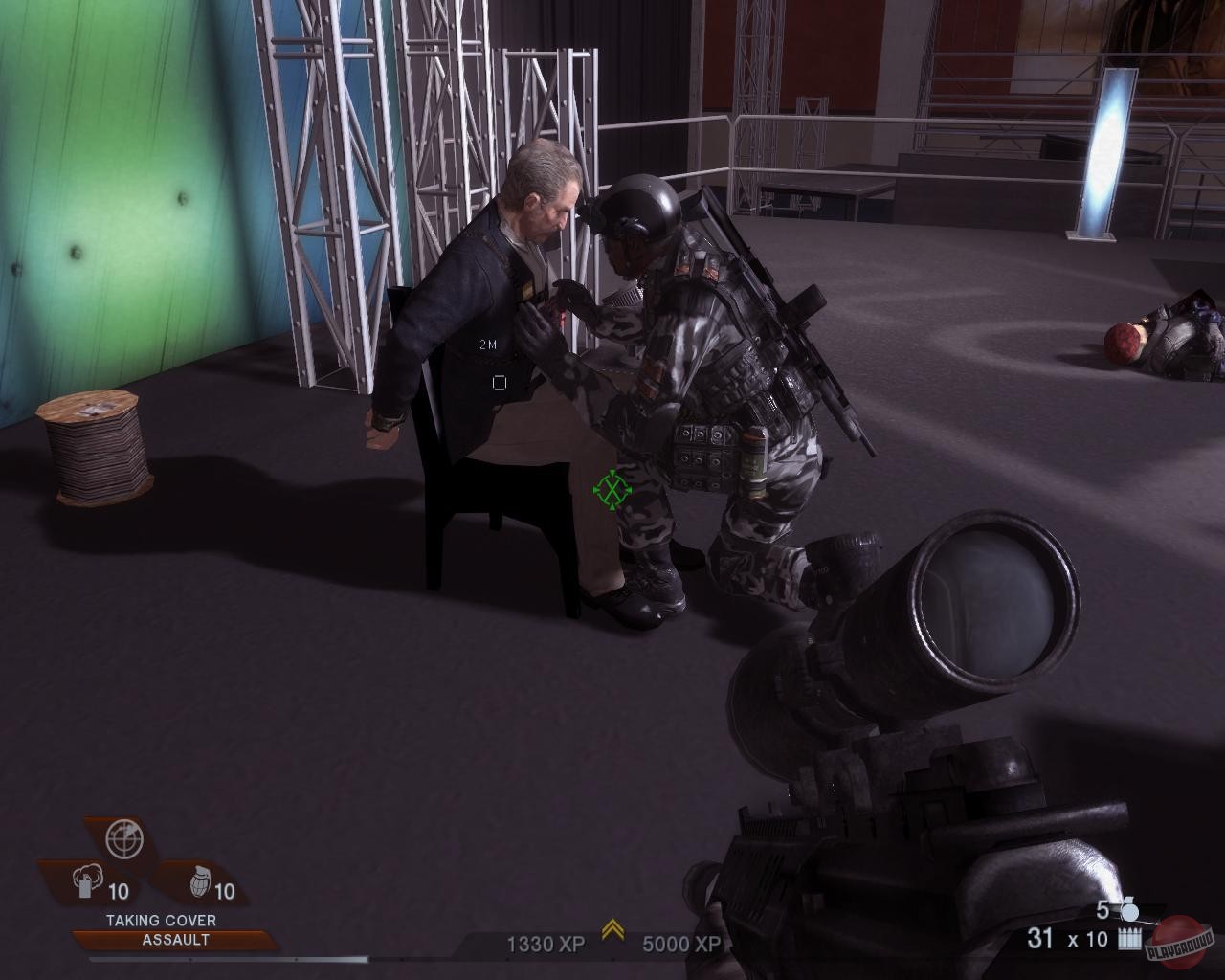Click the grenade icon next to the 5 count

coord(1129,909)
